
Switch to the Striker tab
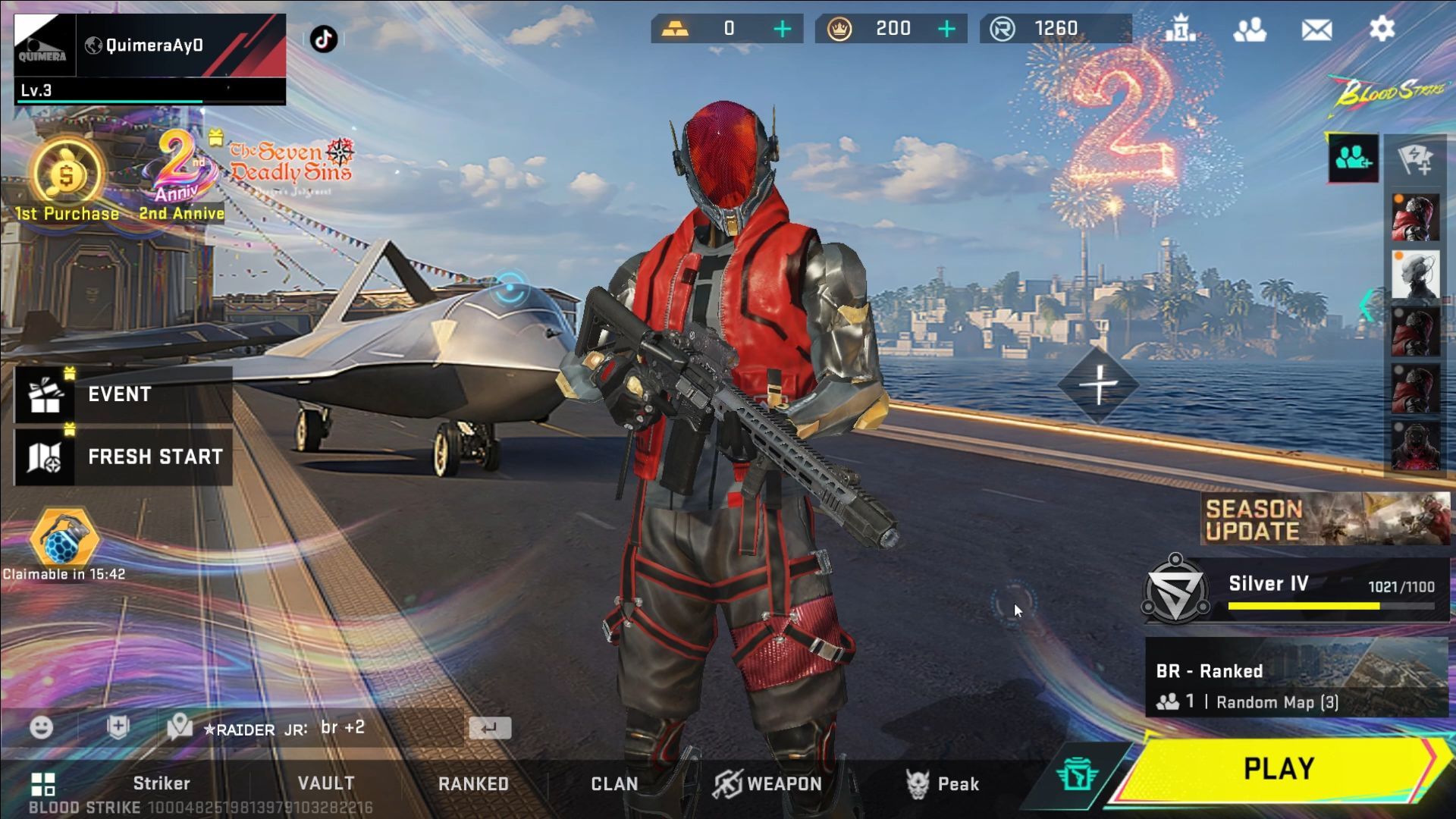click(x=161, y=783)
